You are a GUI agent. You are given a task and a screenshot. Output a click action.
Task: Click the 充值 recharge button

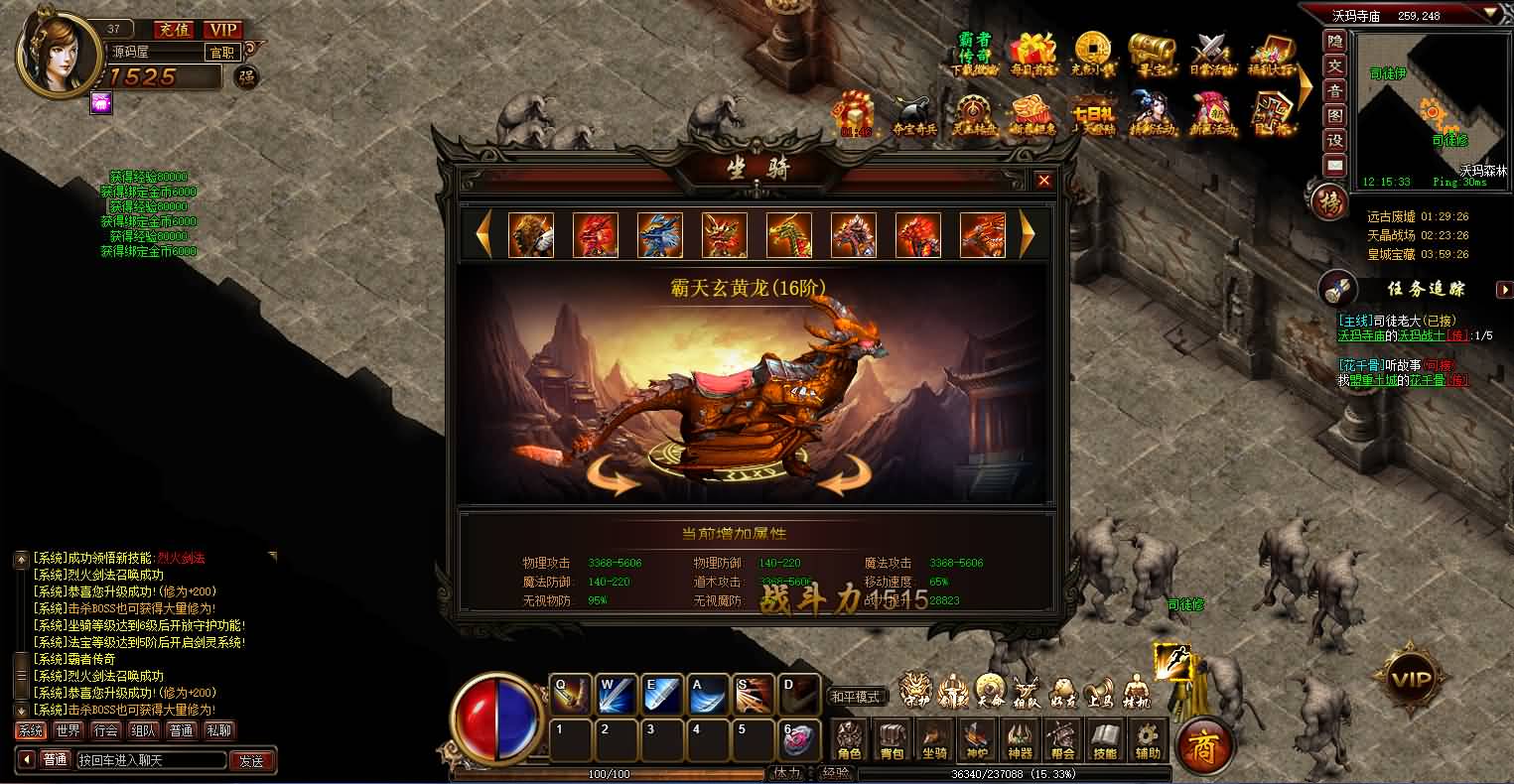(175, 31)
